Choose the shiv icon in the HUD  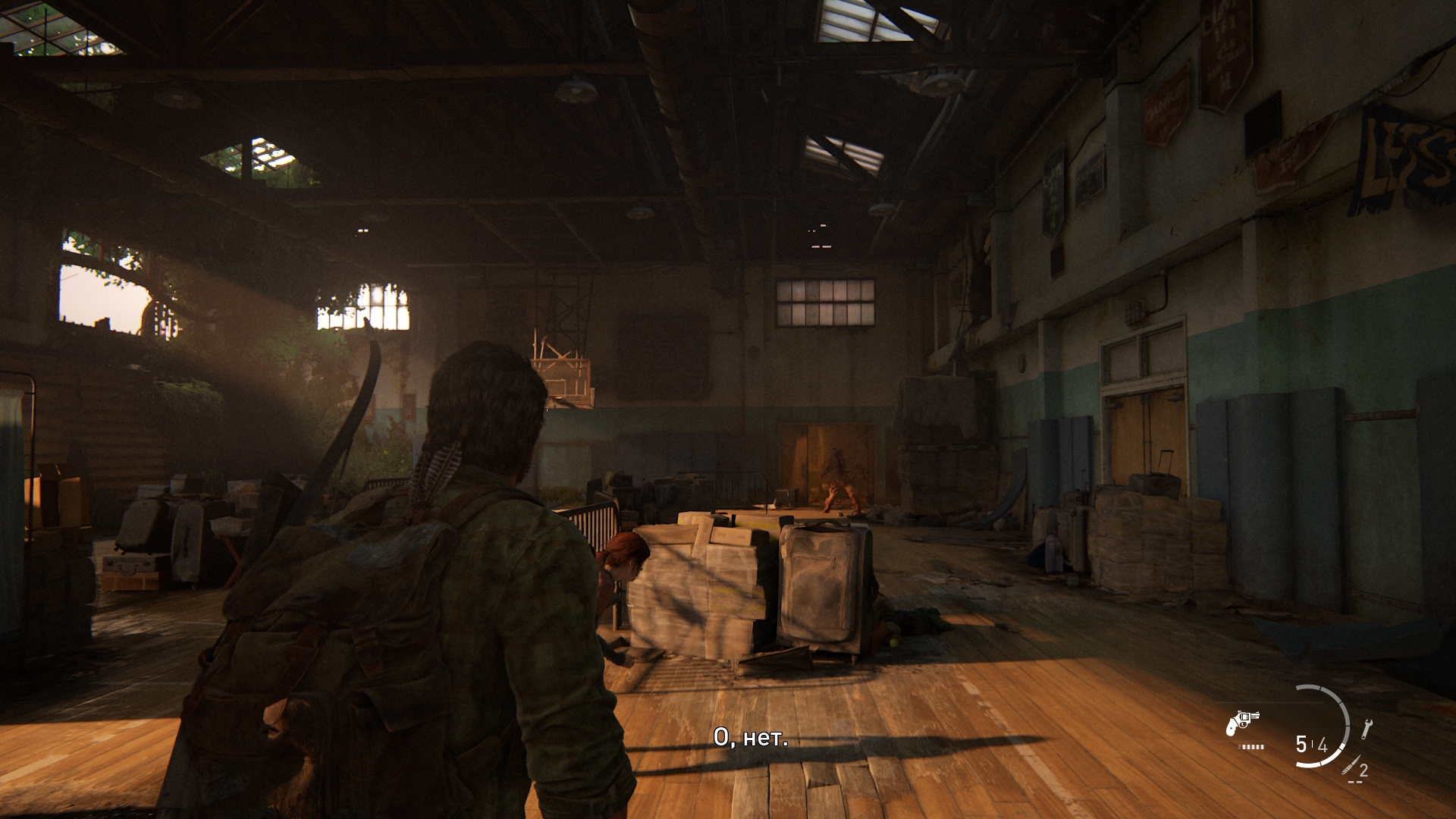click(x=1350, y=765)
